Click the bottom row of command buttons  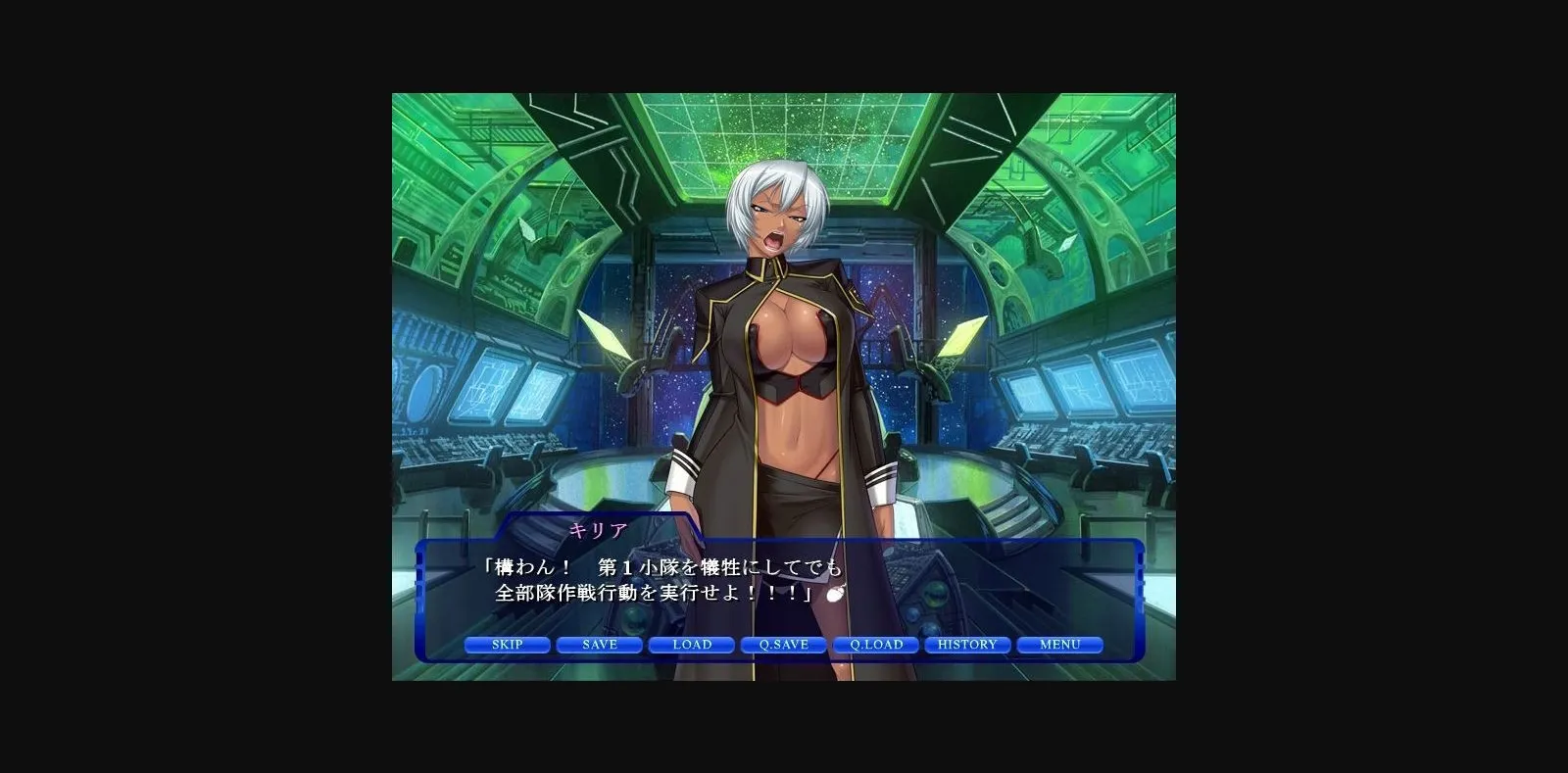tap(783, 645)
